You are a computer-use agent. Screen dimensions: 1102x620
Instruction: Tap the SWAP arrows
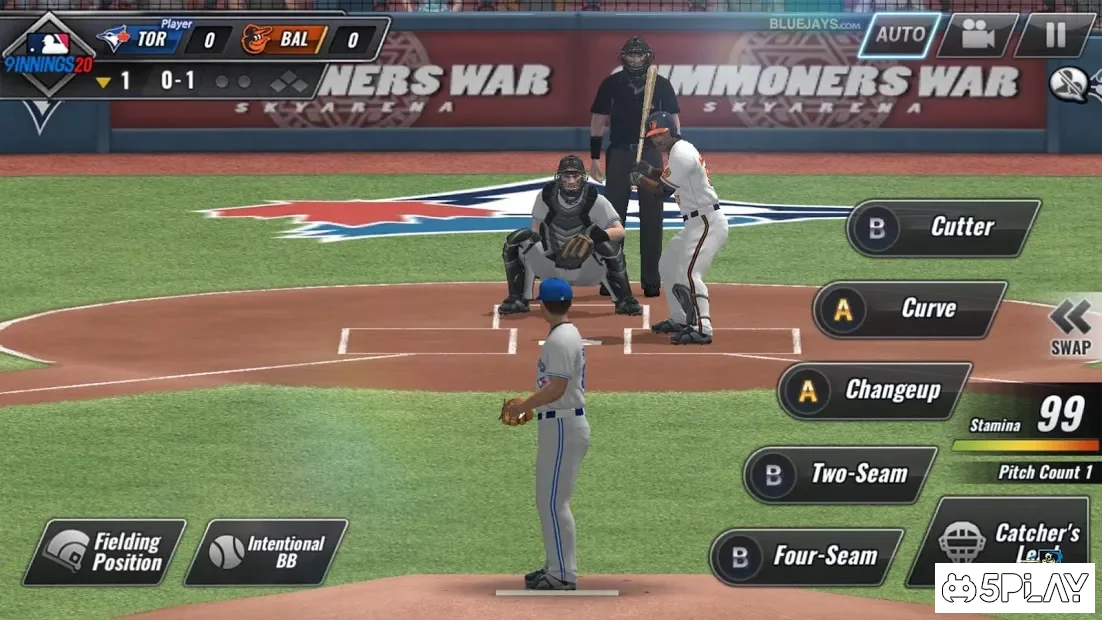coord(1070,327)
